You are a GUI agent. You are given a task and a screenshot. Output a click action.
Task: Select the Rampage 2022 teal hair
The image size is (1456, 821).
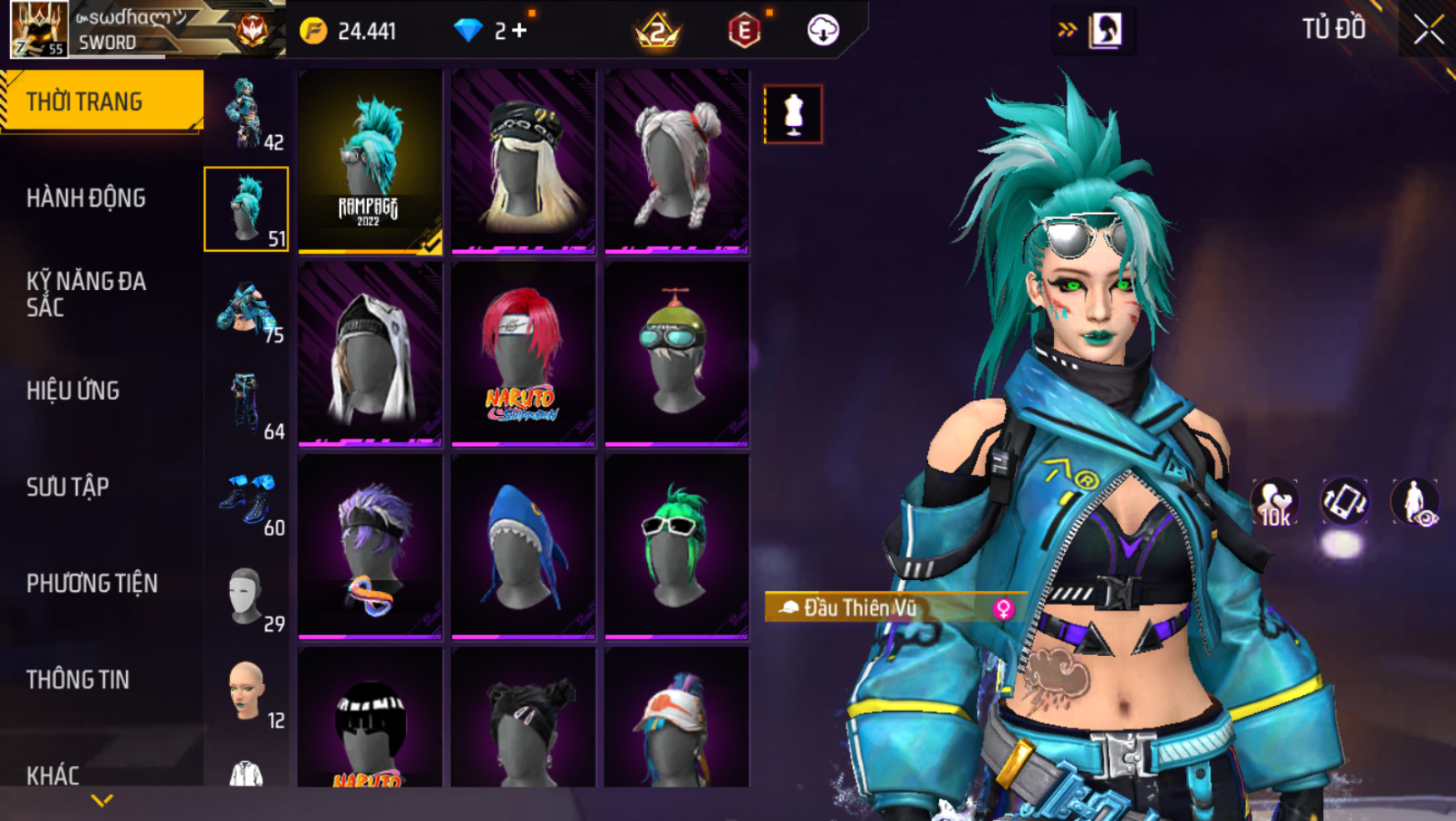click(370, 161)
